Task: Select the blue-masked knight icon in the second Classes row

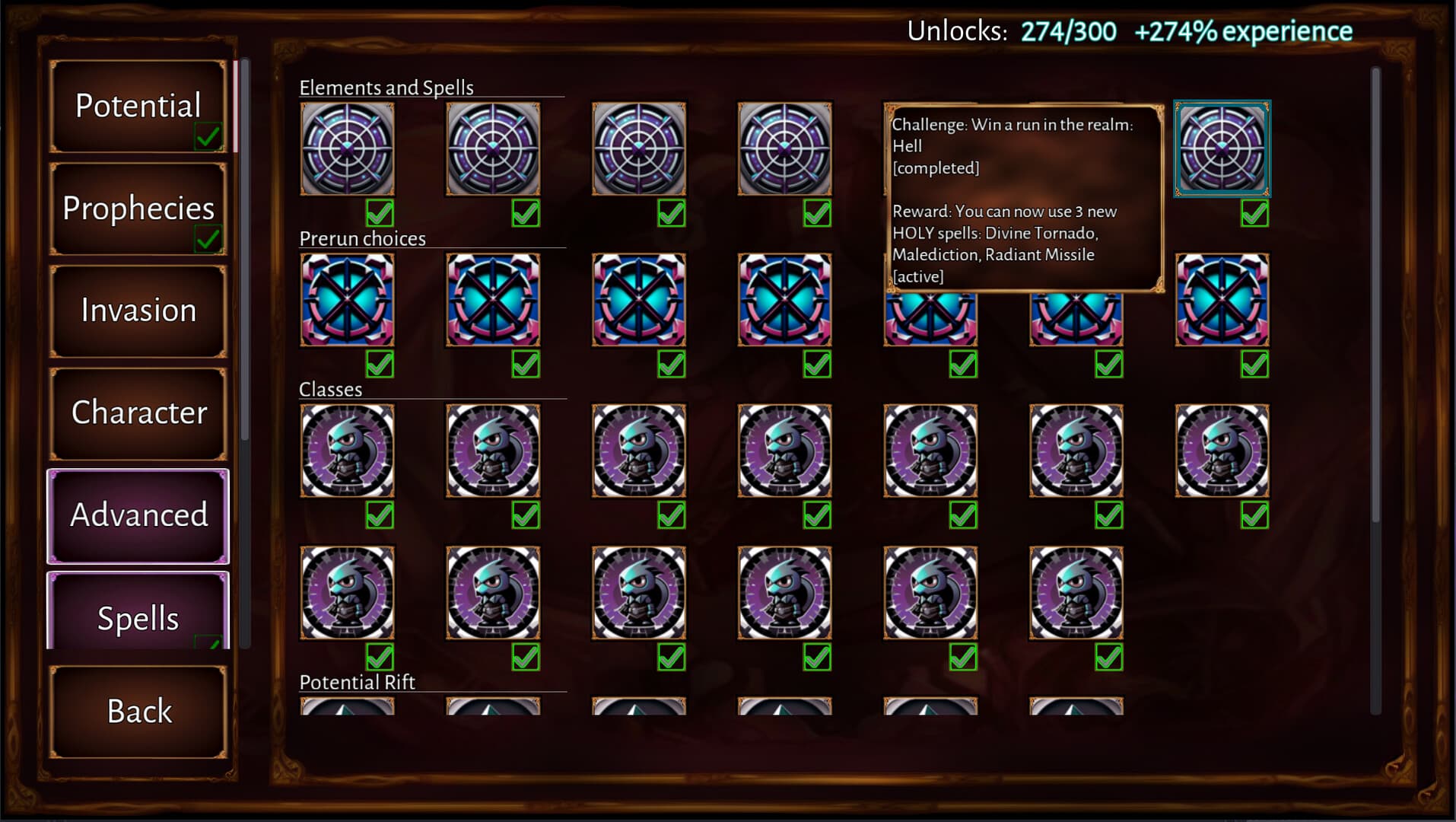Action: (x=348, y=594)
